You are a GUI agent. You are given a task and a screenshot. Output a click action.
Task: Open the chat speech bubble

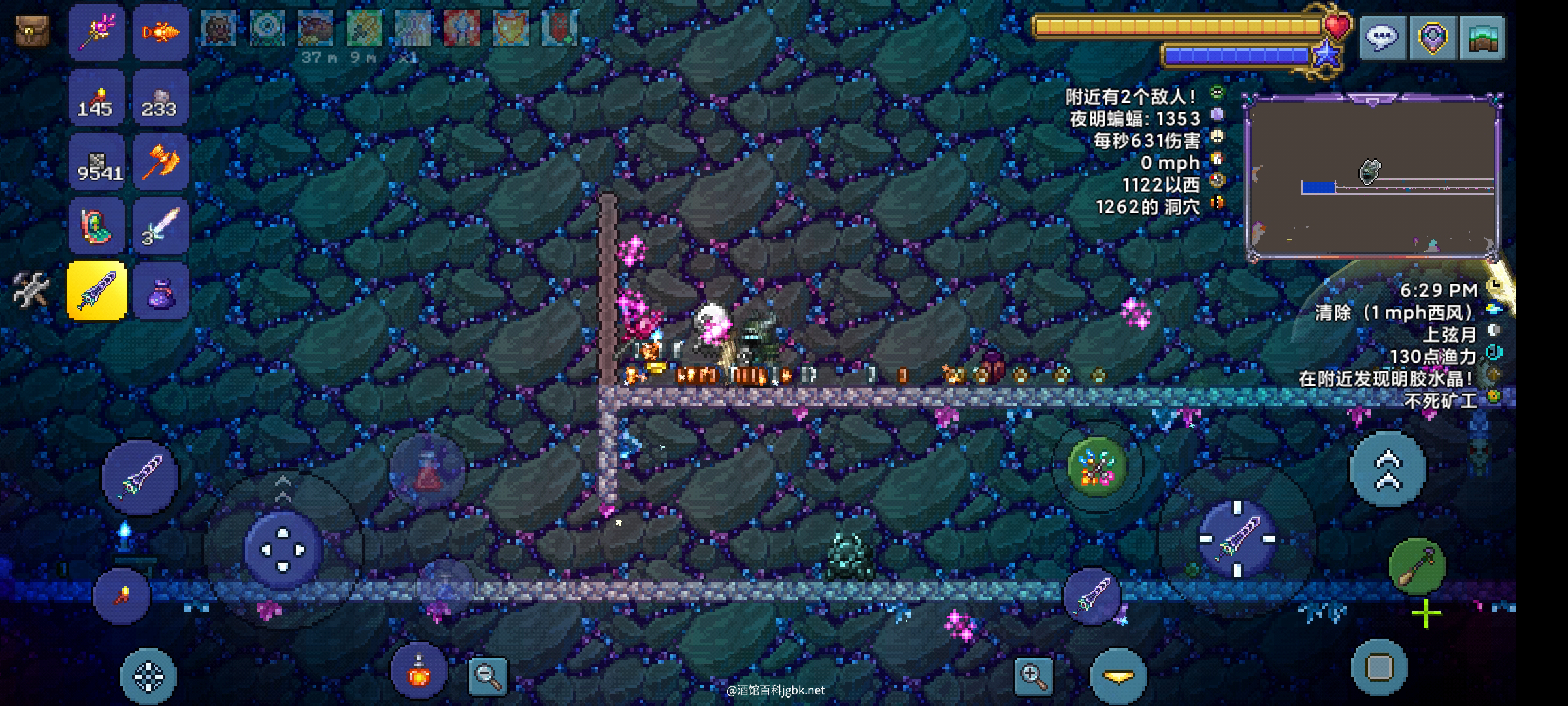click(1382, 38)
